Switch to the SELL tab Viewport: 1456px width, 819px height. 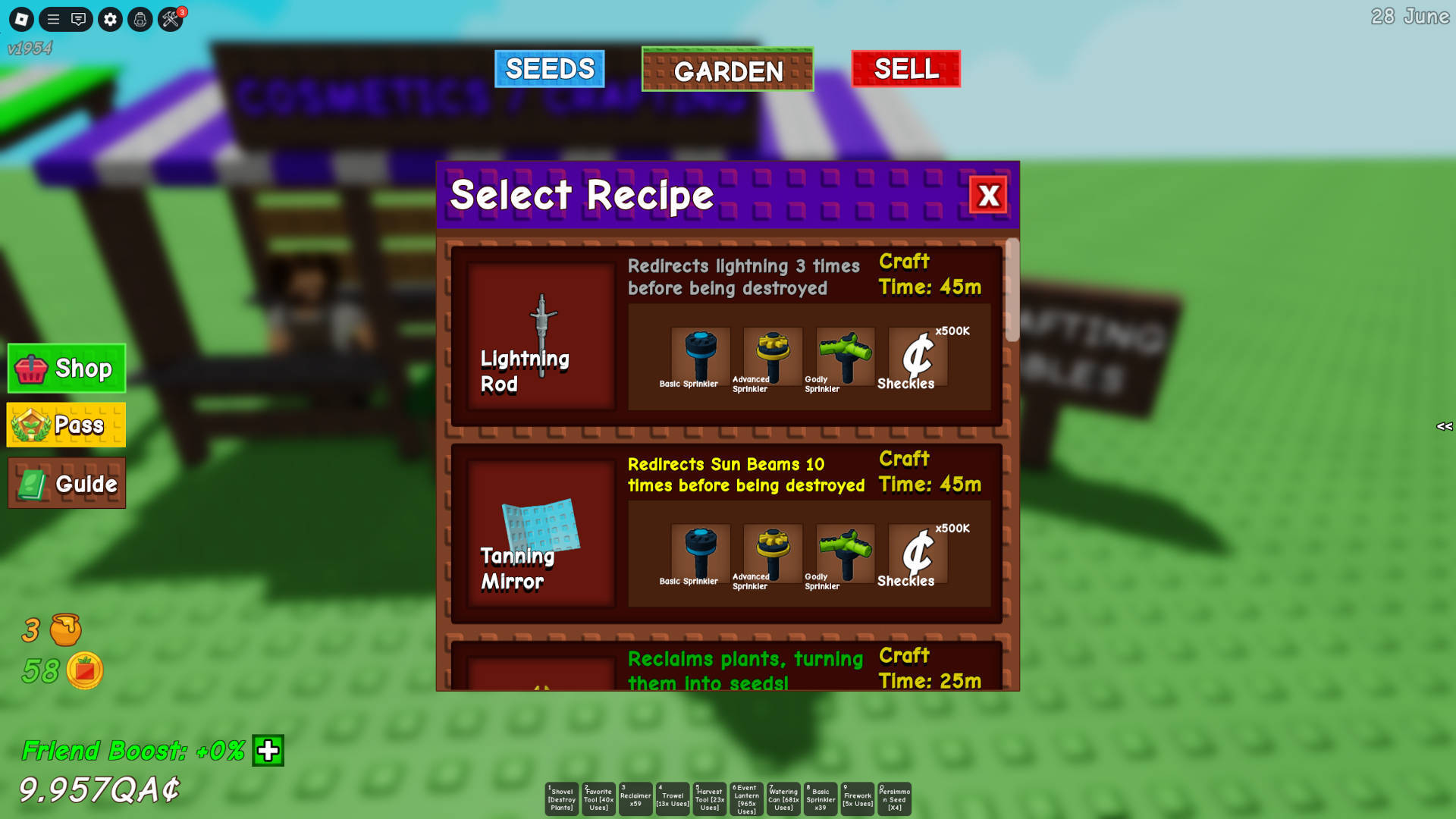click(905, 69)
